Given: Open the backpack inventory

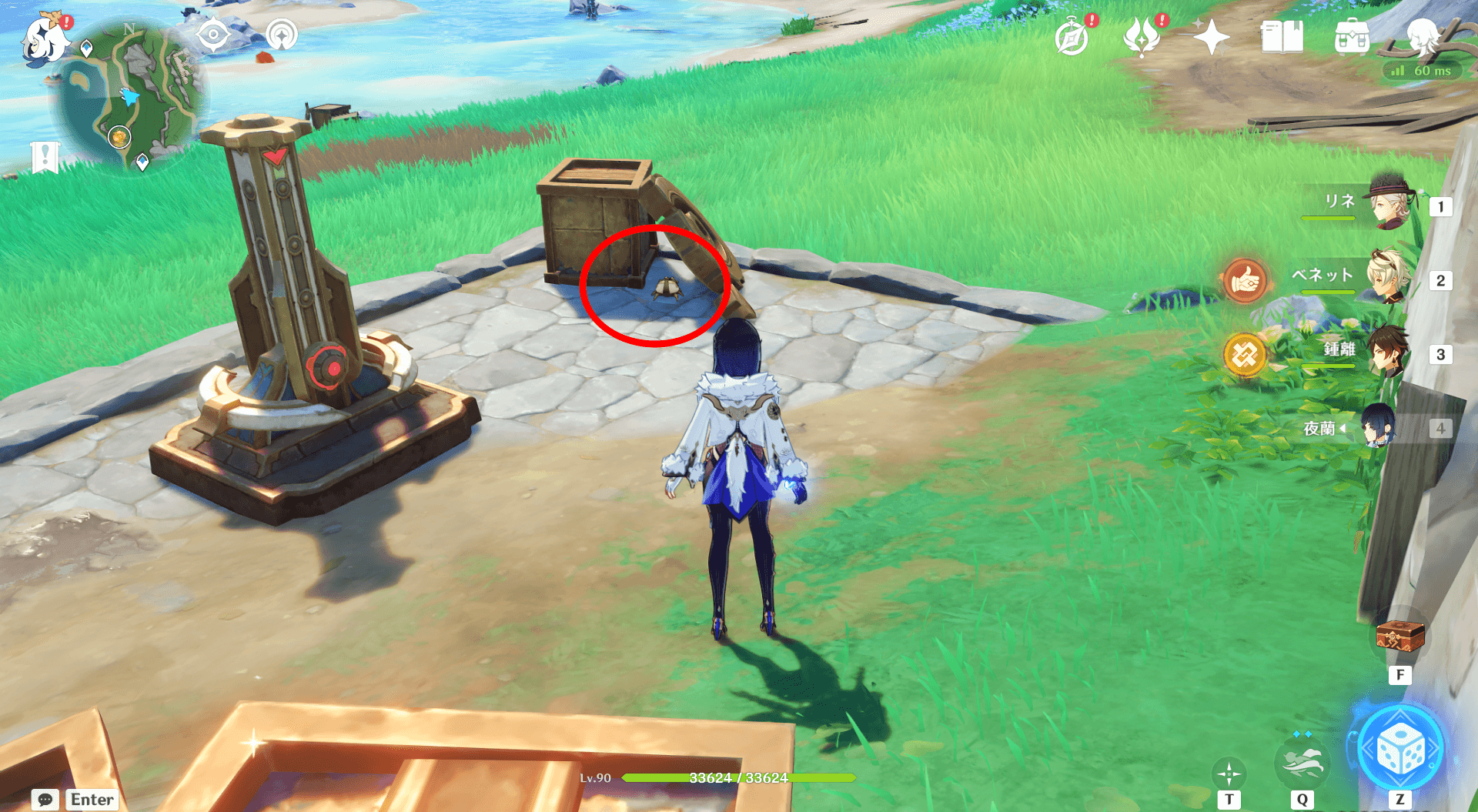Looking at the screenshot, I should point(1352,37).
